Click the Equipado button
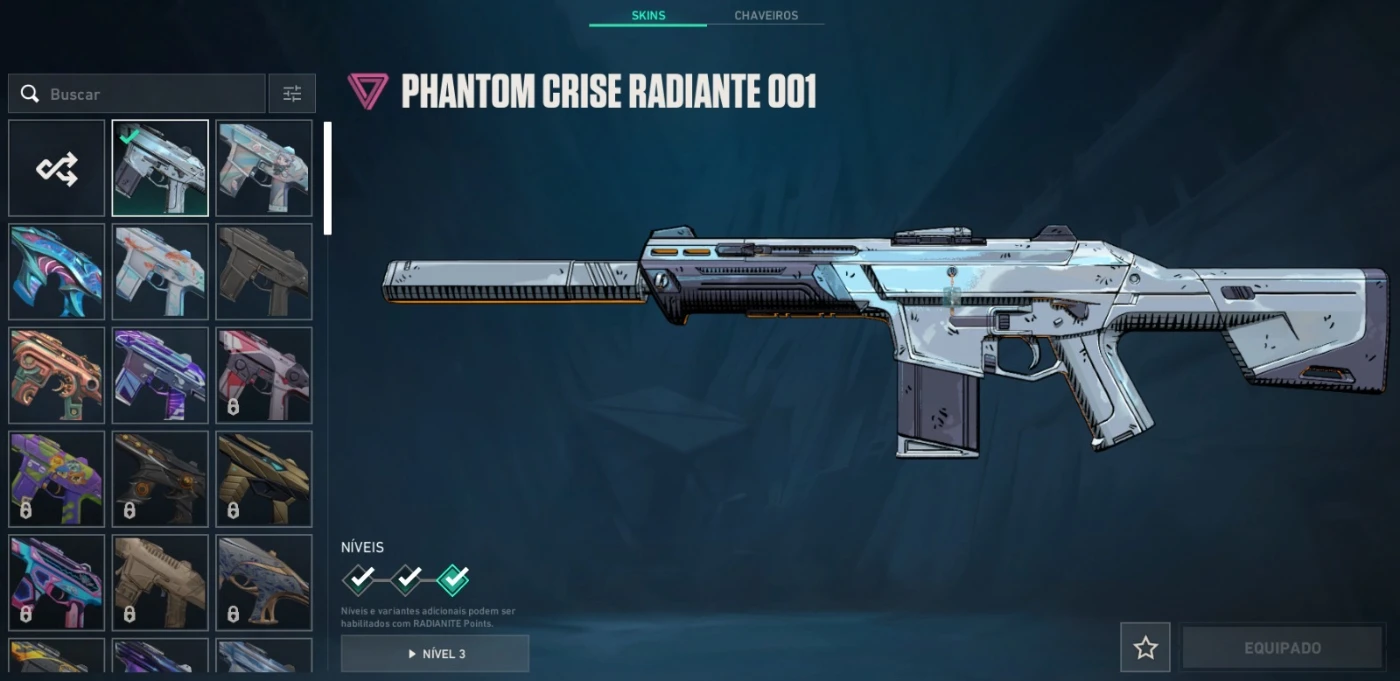This screenshot has width=1400, height=681. coord(1282,648)
